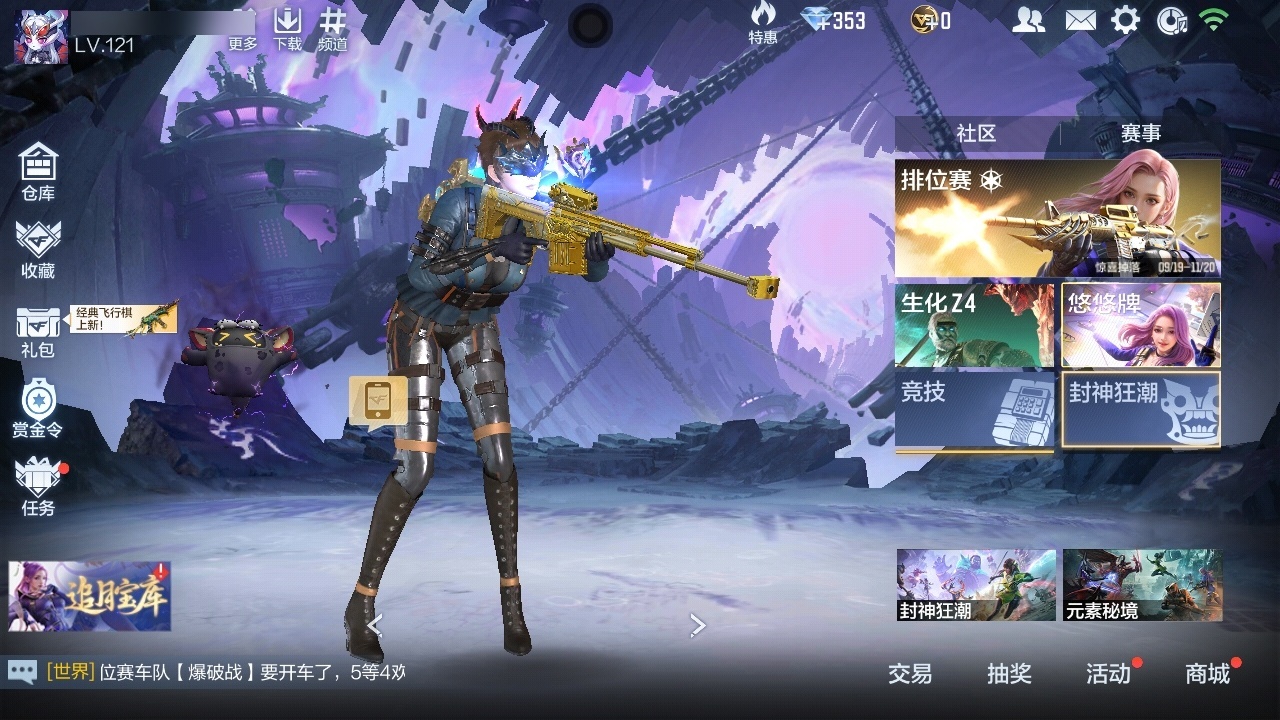Open the 仓库 warehouse menu
Image resolution: width=1280 pixels, height=720 pixels.
(x=38, y=171)
